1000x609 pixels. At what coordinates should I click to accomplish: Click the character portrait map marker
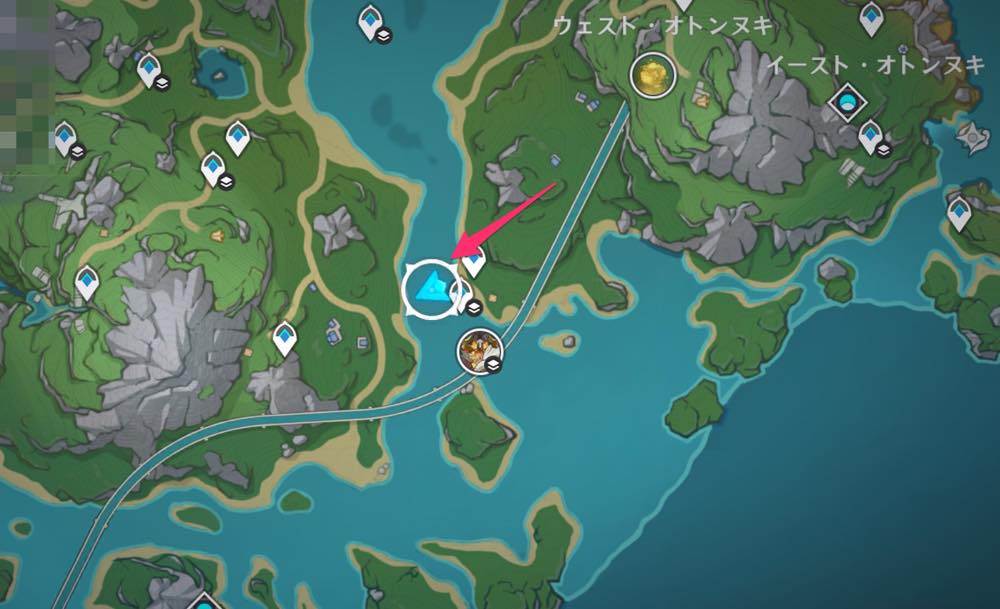(479, 349)
